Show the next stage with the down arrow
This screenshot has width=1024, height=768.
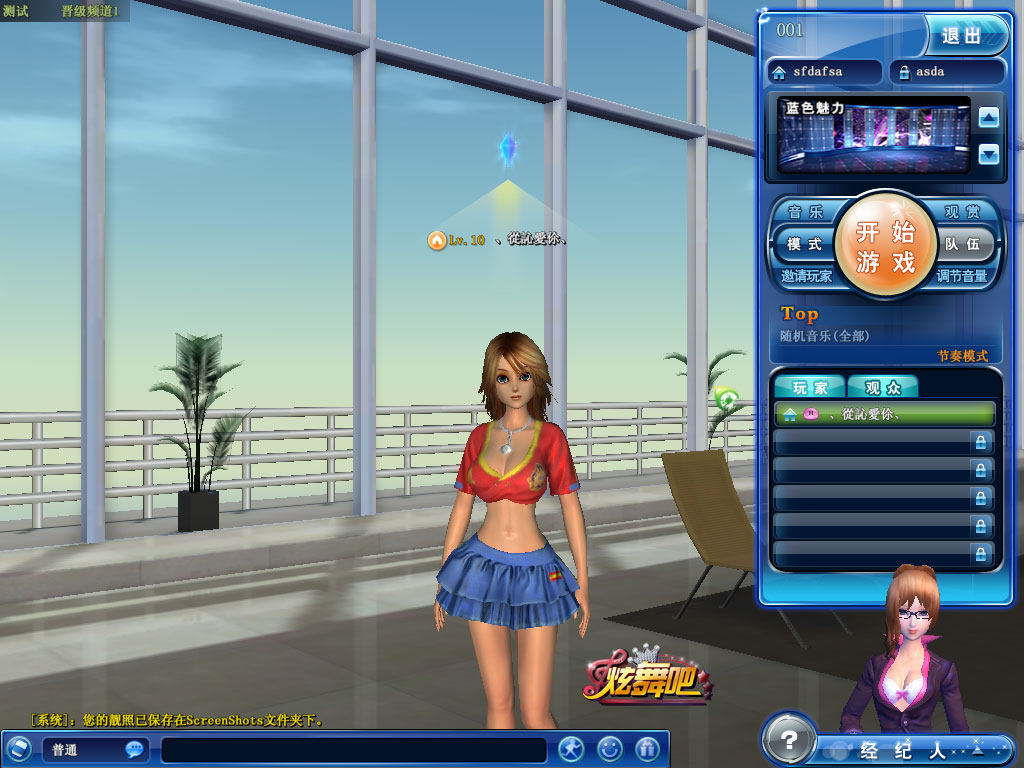click(x=989, y=154)
